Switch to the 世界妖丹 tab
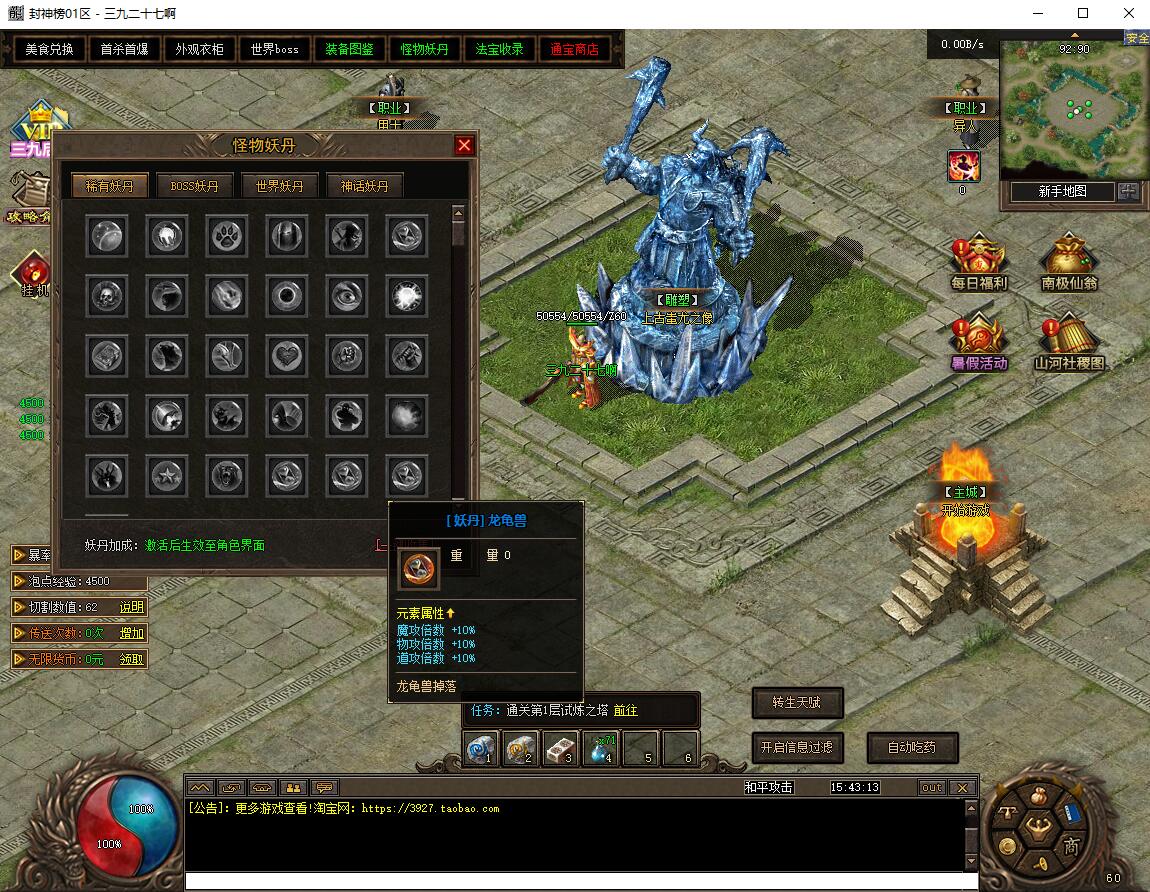The height and width of the screenshot is (892, 1150). [x=280, y=186]
